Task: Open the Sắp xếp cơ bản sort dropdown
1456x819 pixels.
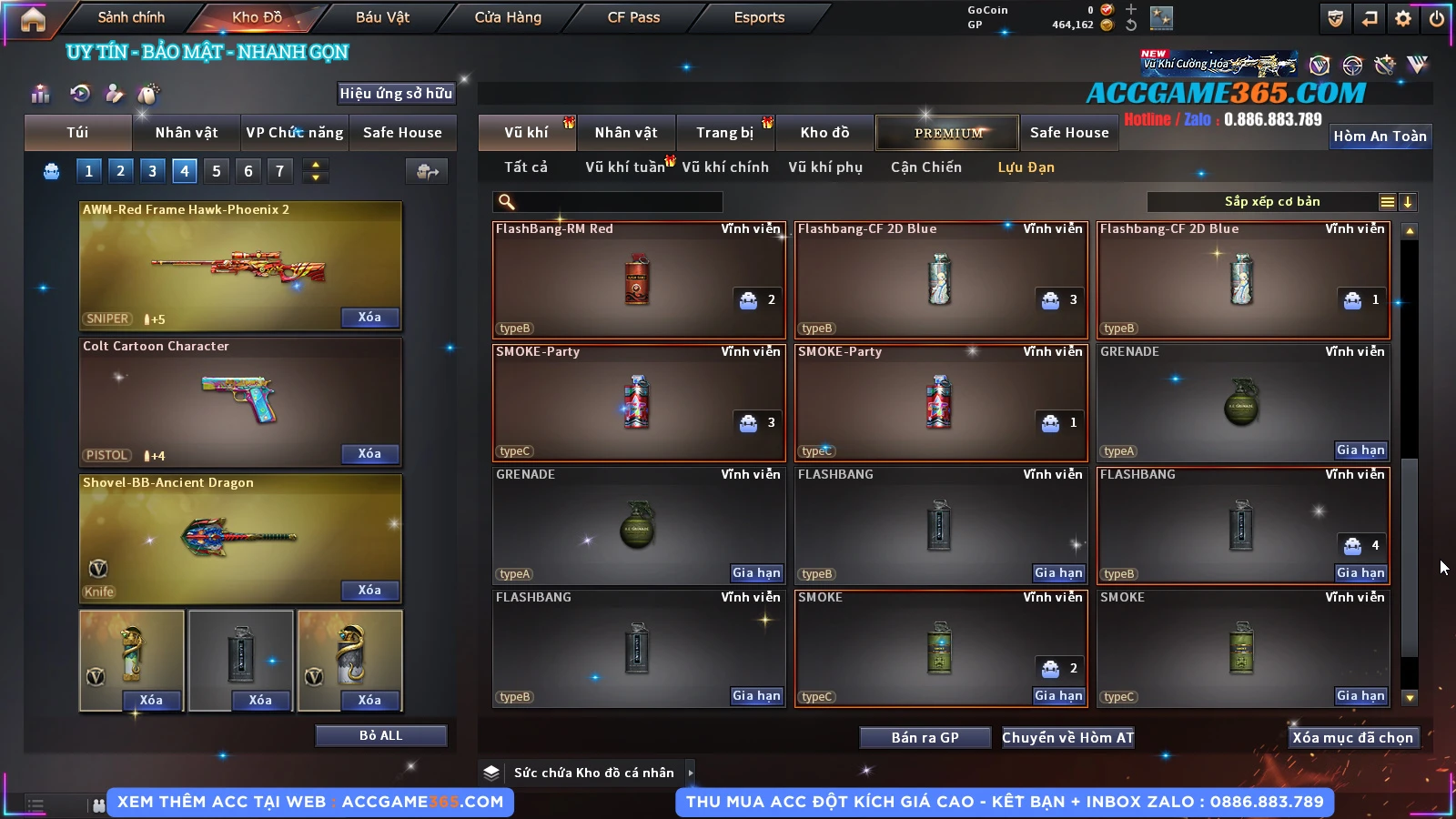Action: pyautogui.click(x=1271, y=202)
